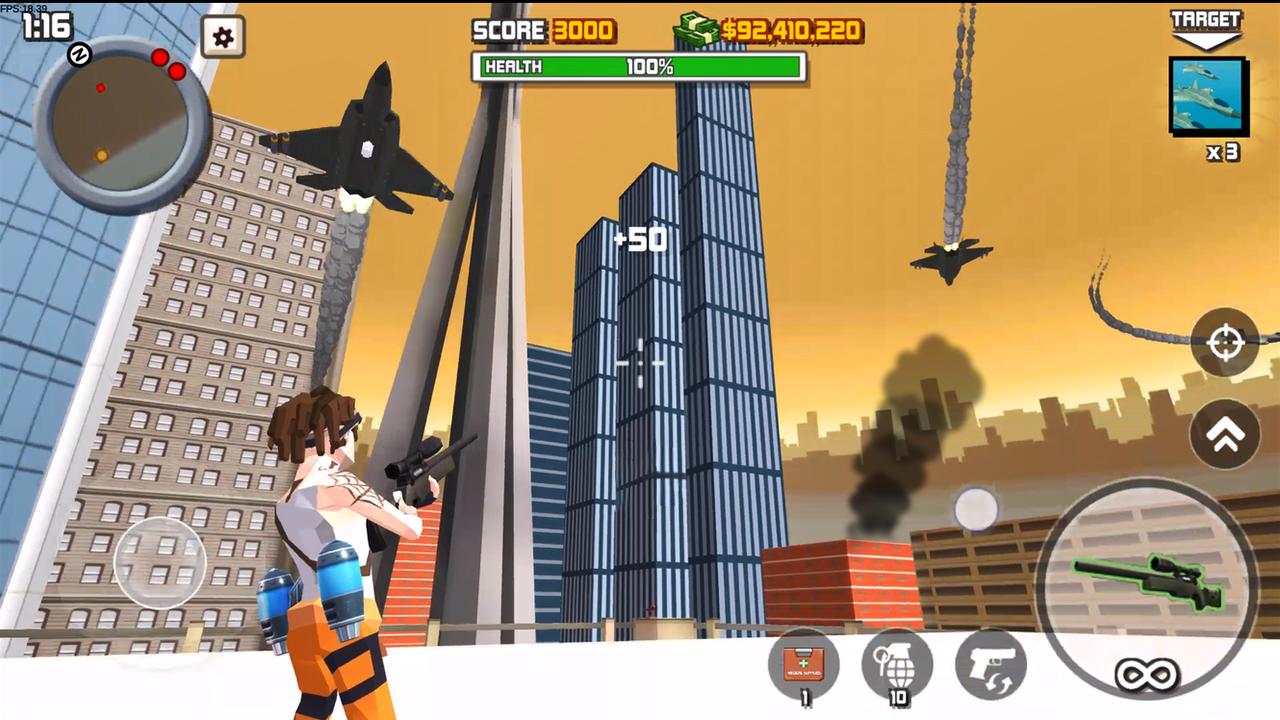1280x720 pixels.
Task: Select the medkit supplies icon
Action: click(806, 665)
